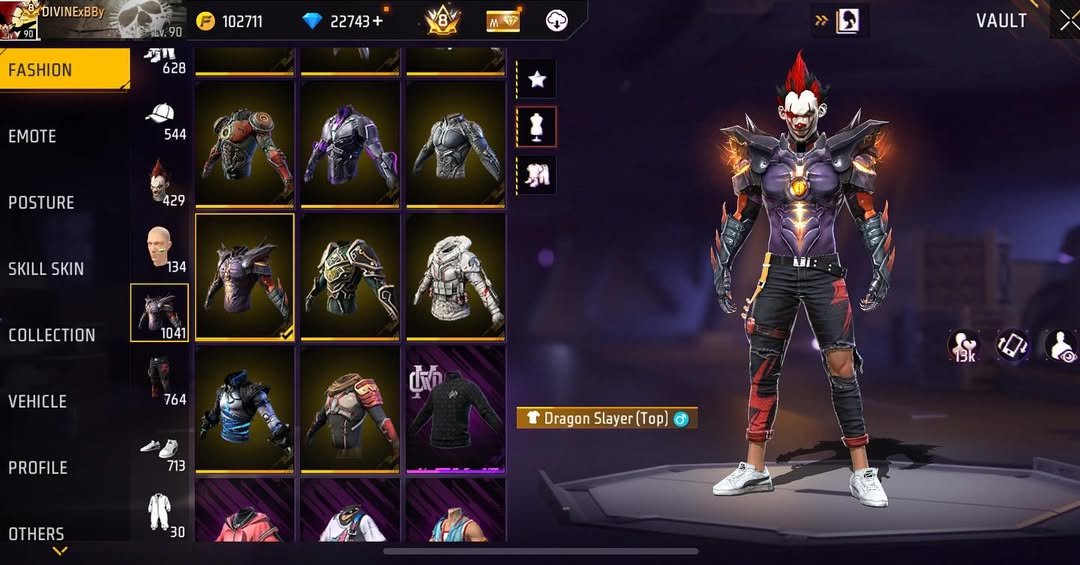Switch to the Vehicle category
Image resolution: width=1080 pixels, height=565 pixels.
38,401
